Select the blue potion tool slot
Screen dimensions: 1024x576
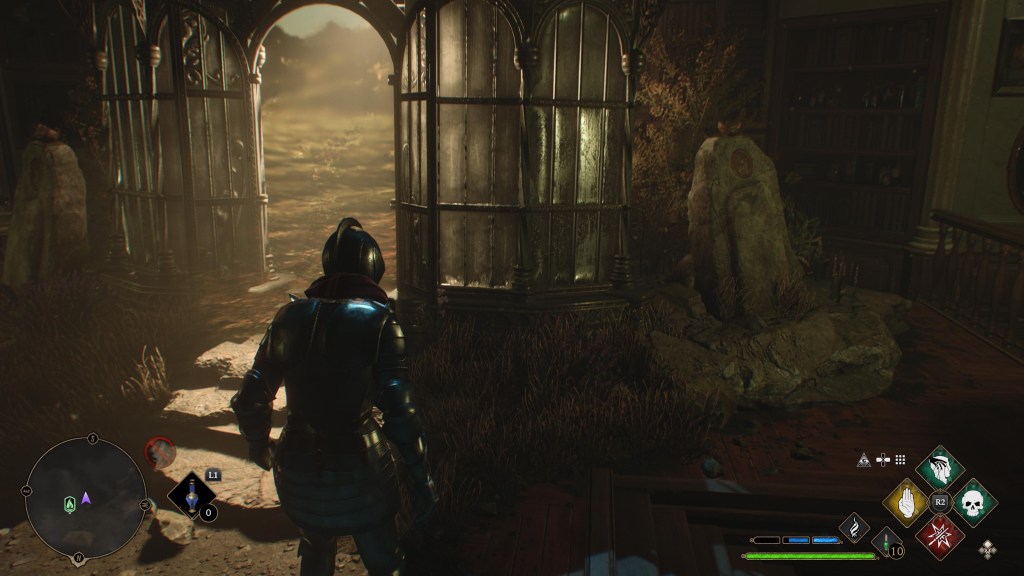coord(191,495)
